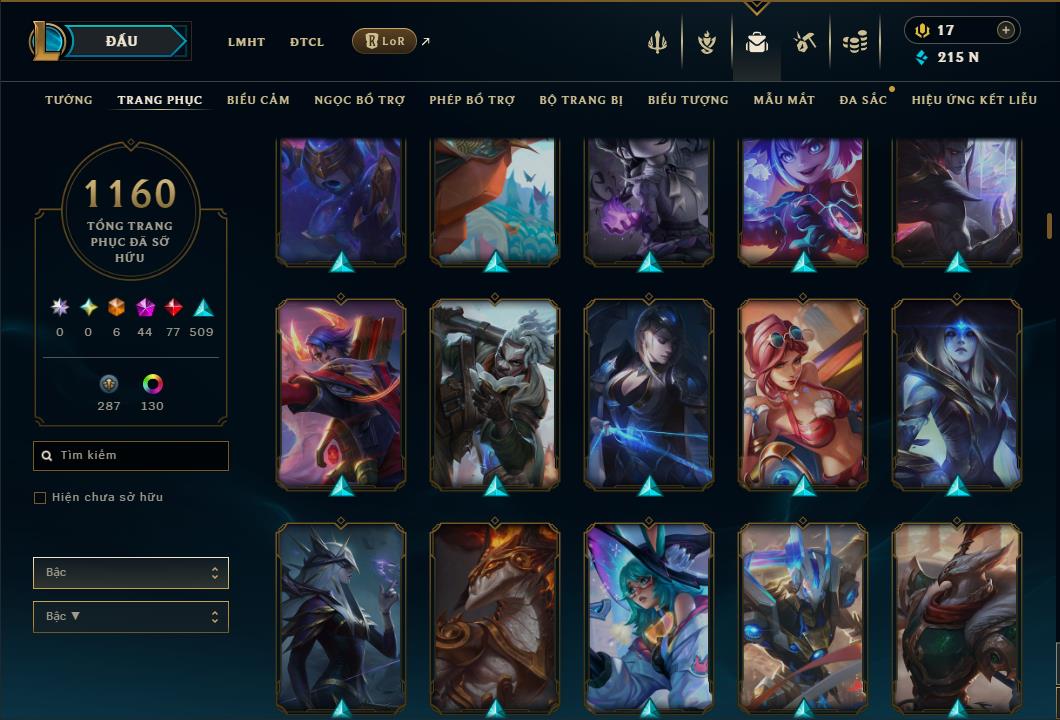View the HIỆU ỨNG KẾT LIỄU tab
1060x720 pixels.
[x=974, y=100]
